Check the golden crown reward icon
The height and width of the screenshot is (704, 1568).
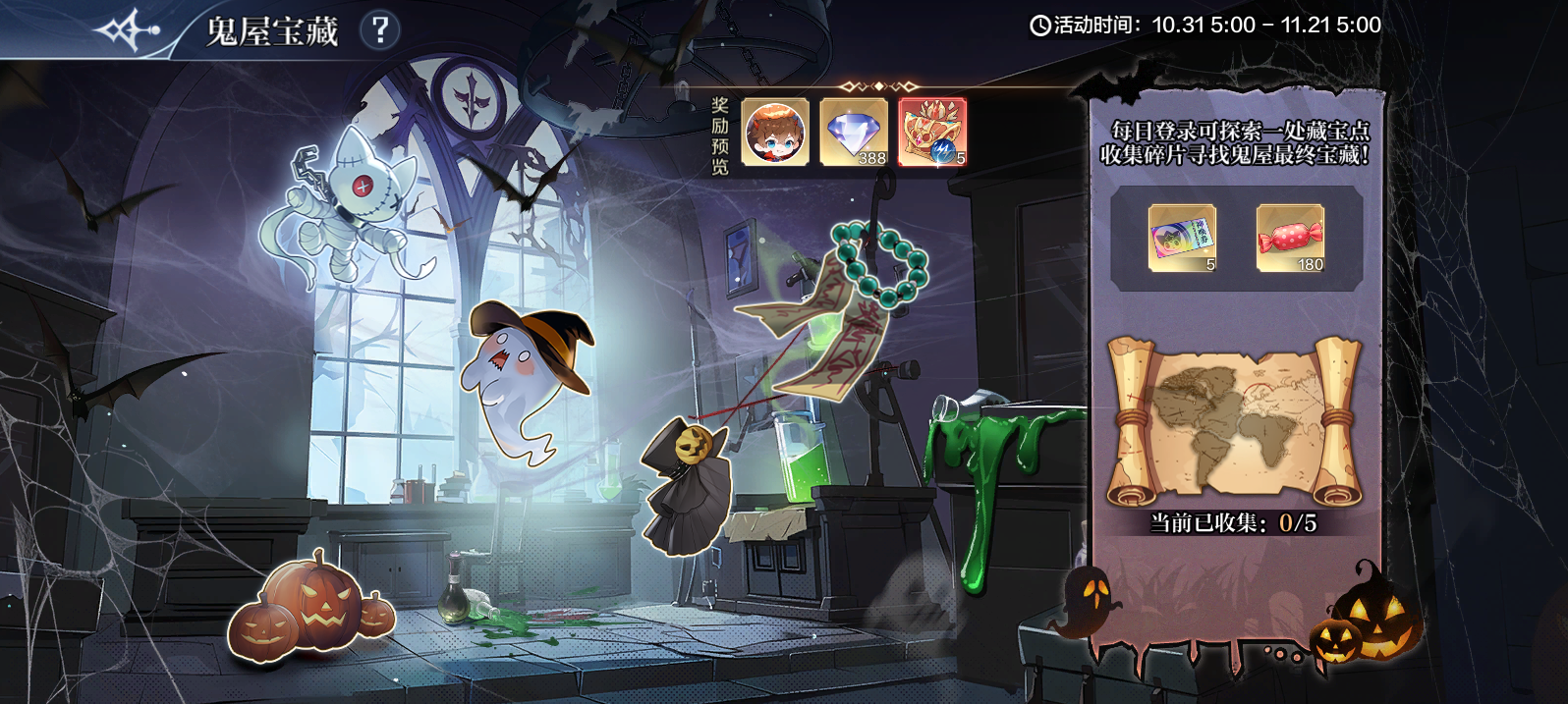[x=932, y=132]
